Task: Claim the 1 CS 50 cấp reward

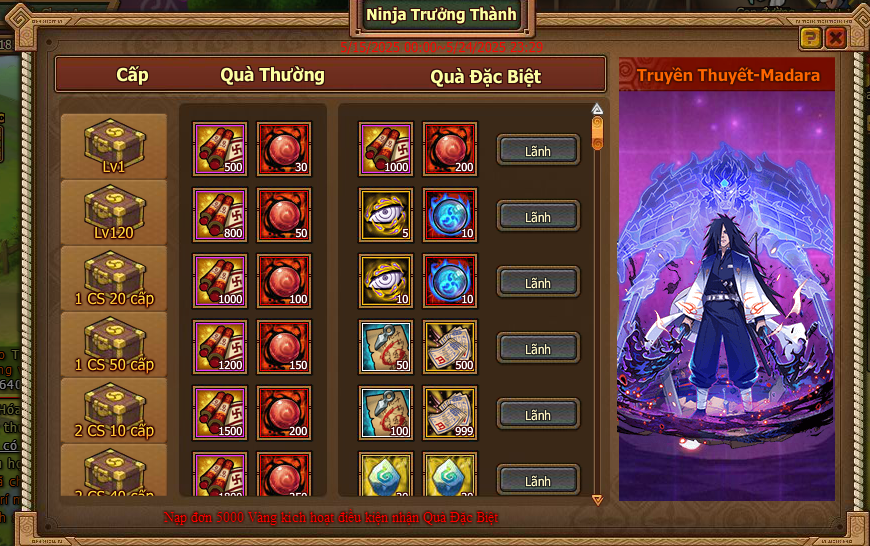Action: pyautogui.click(x=538, y=348)
